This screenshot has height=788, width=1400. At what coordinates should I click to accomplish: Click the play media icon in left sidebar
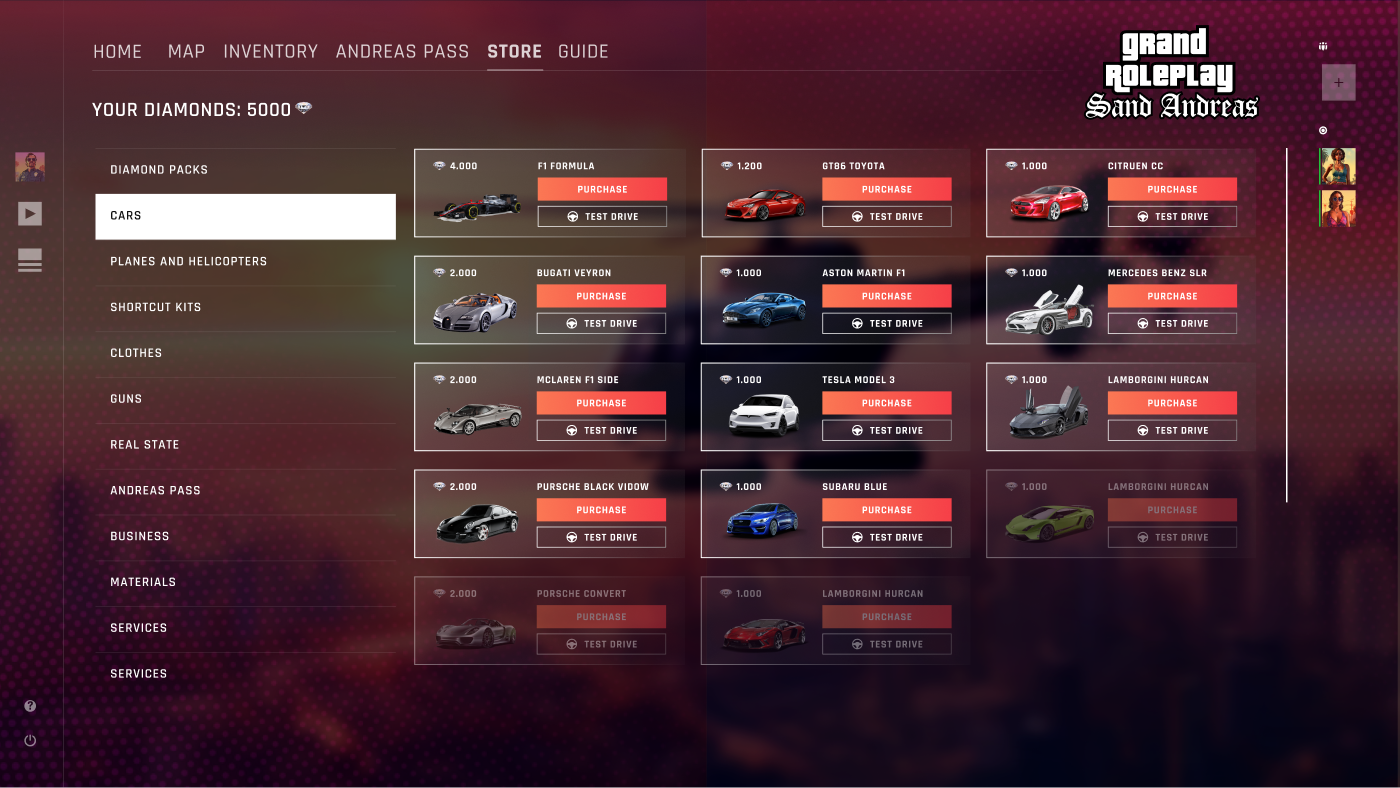pyautogui.click(x=30, y=213)
